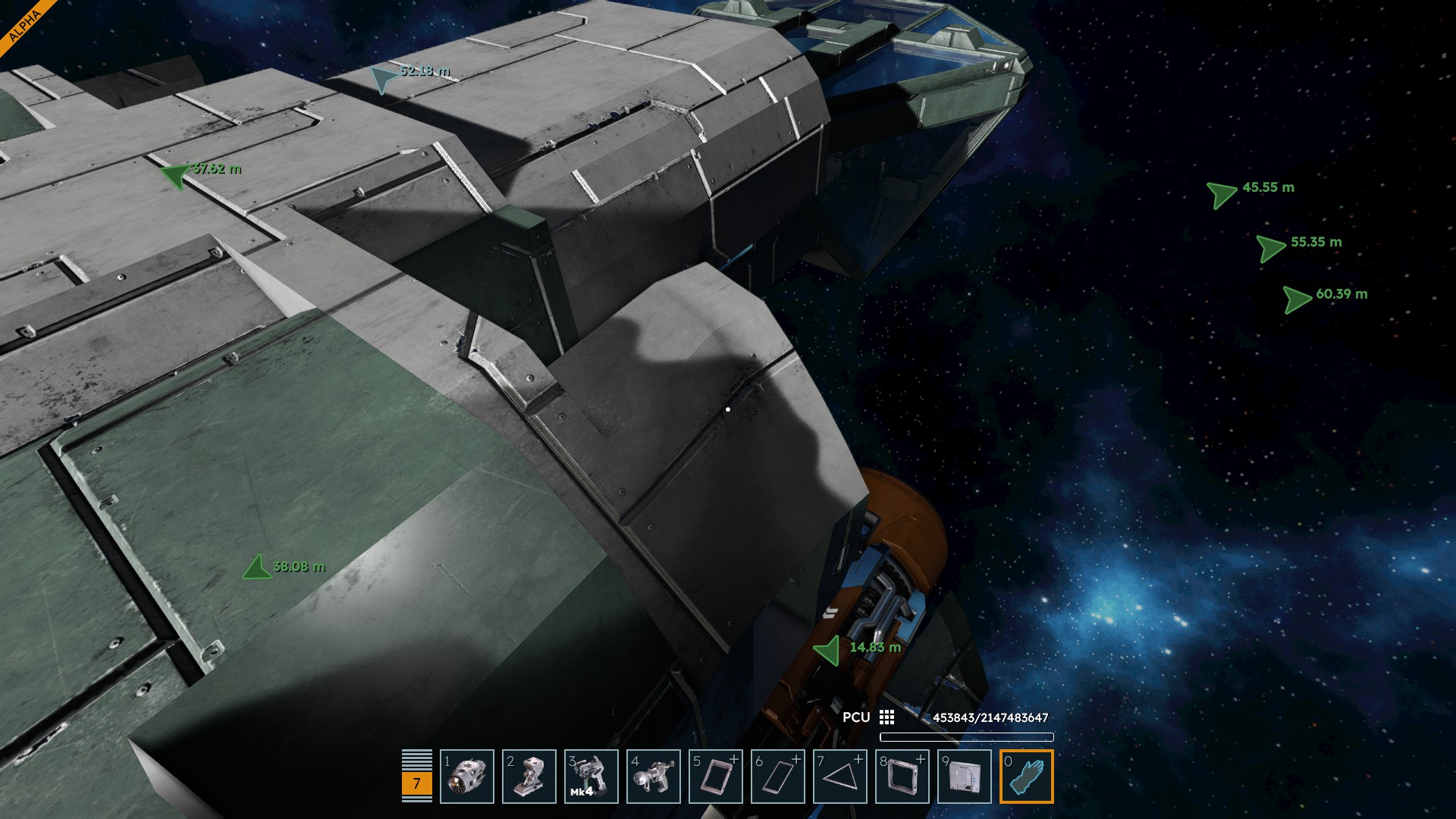
Task: Equip the Mk4 welder tool
Action: tap(591, 777)
